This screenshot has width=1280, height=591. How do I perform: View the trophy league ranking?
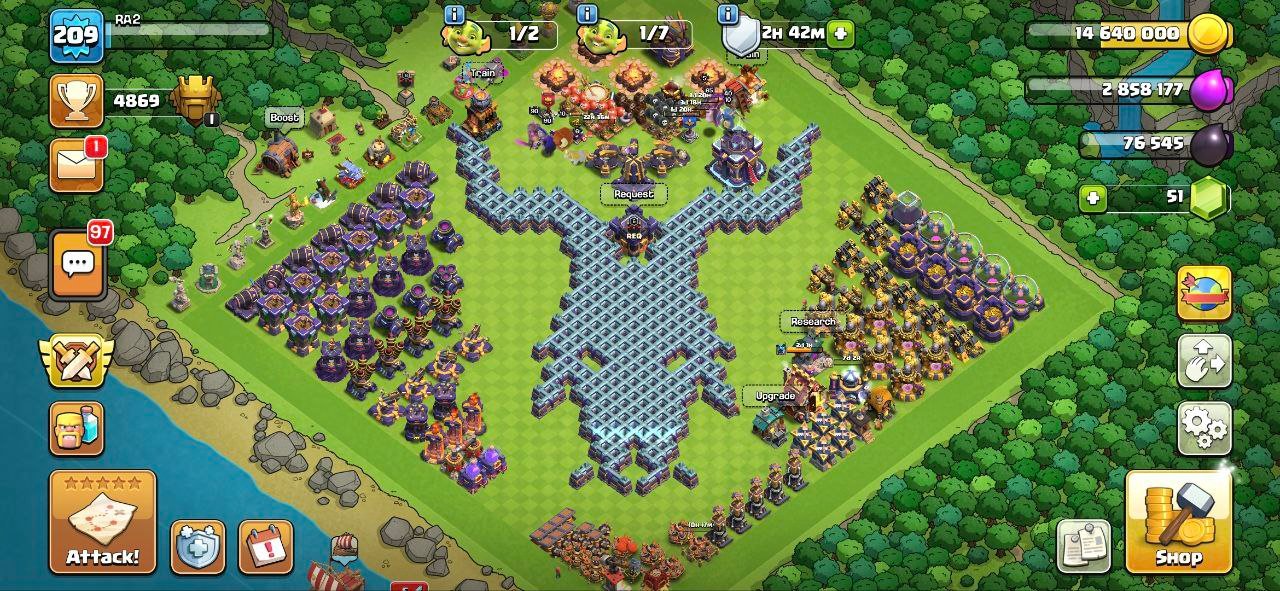(x=76, y=101)
